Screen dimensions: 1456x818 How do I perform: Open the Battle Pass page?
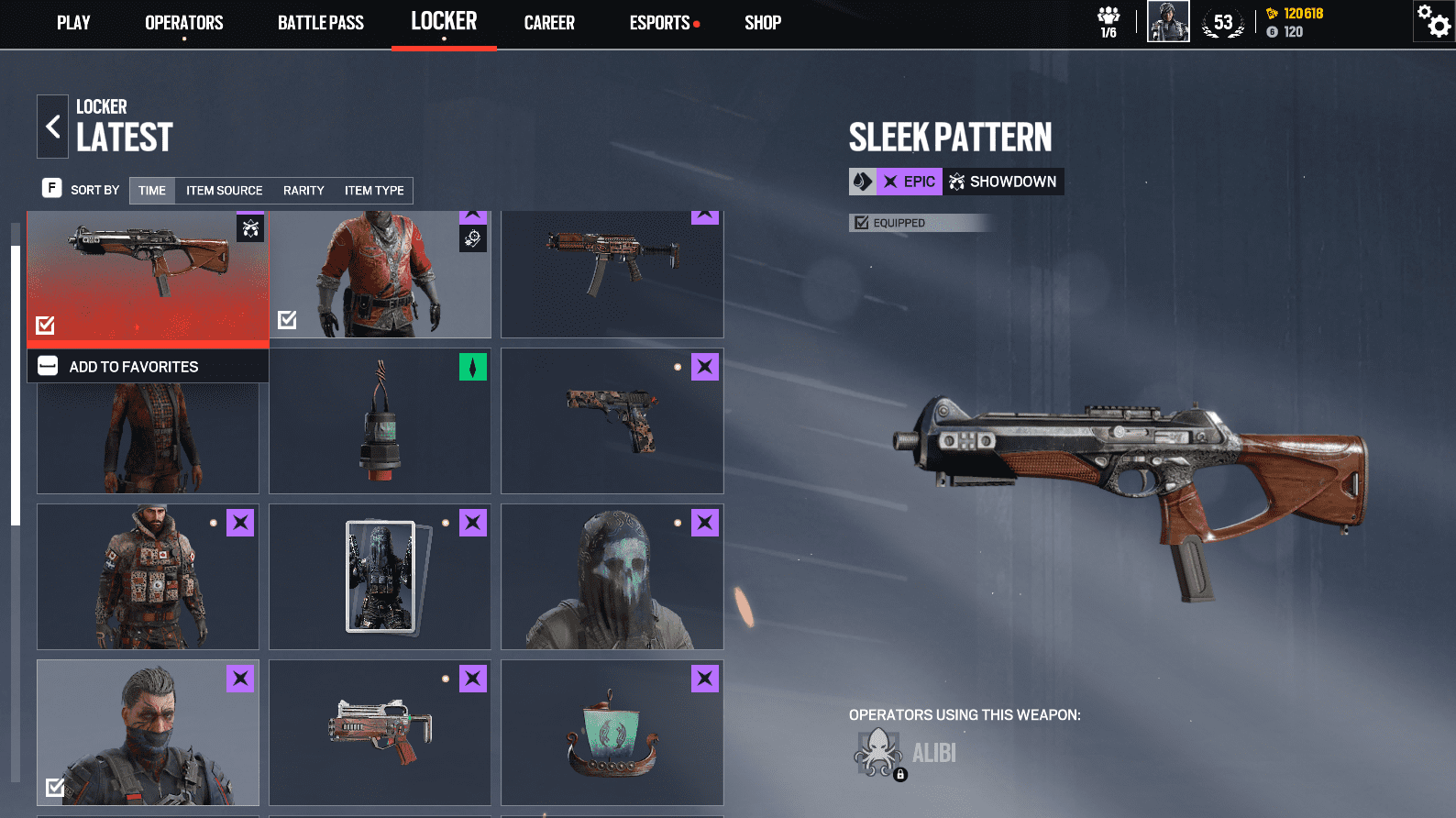(321, 23)
